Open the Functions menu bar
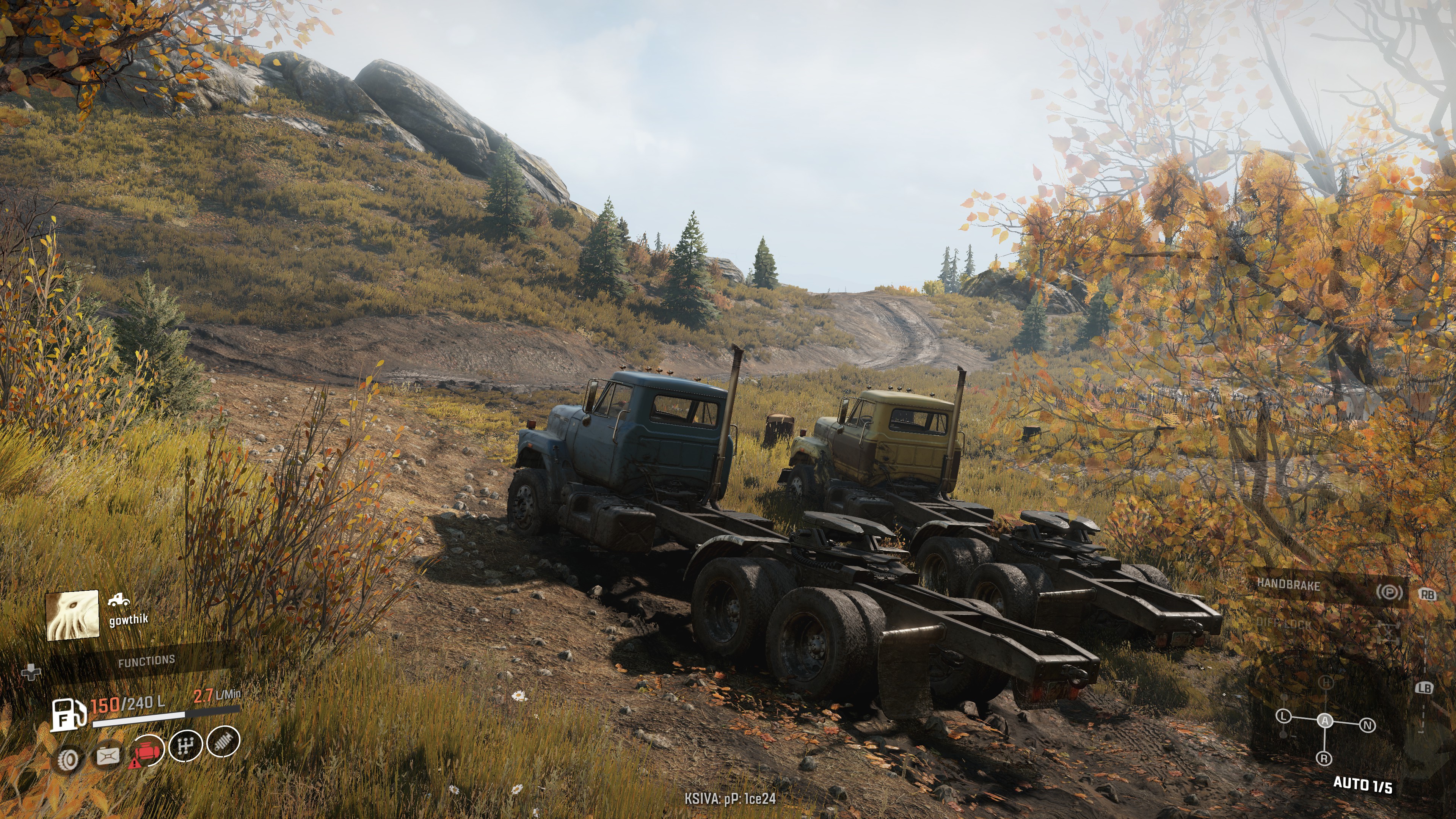The height and width of the screenshot is (819, 1456). [x=146, y=660]
